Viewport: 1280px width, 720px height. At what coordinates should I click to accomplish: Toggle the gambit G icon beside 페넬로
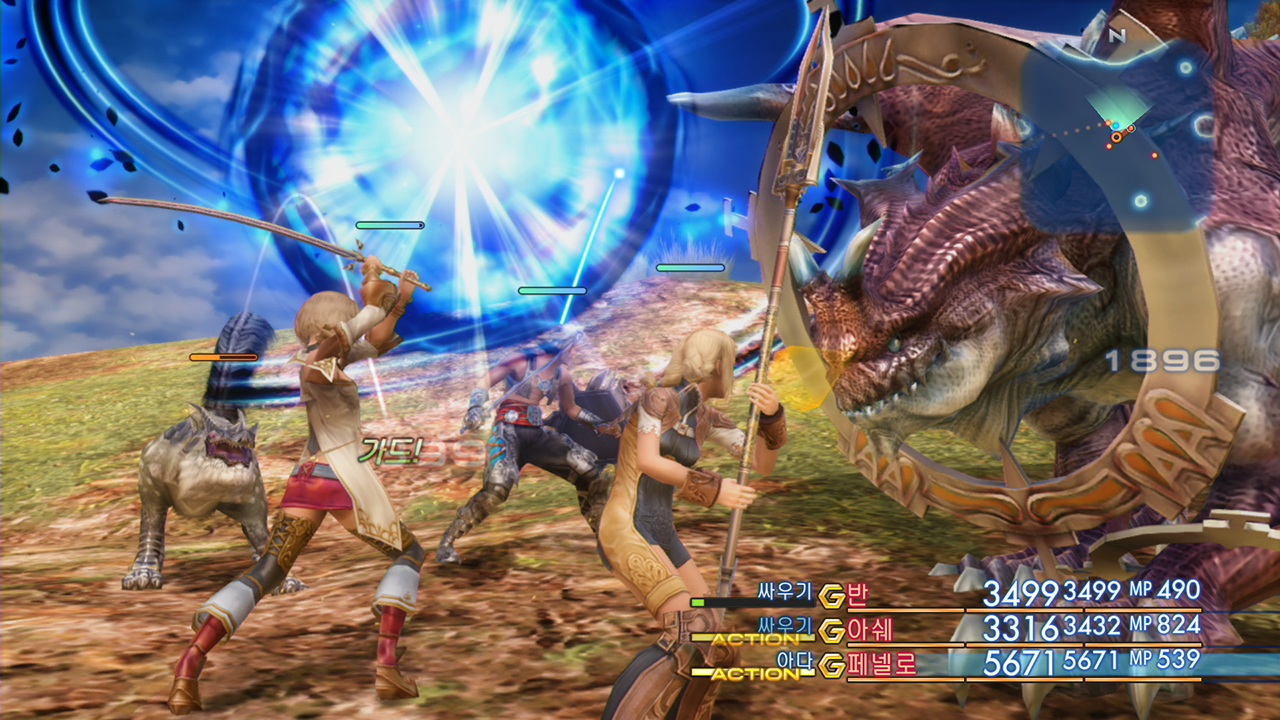point(831,665)
